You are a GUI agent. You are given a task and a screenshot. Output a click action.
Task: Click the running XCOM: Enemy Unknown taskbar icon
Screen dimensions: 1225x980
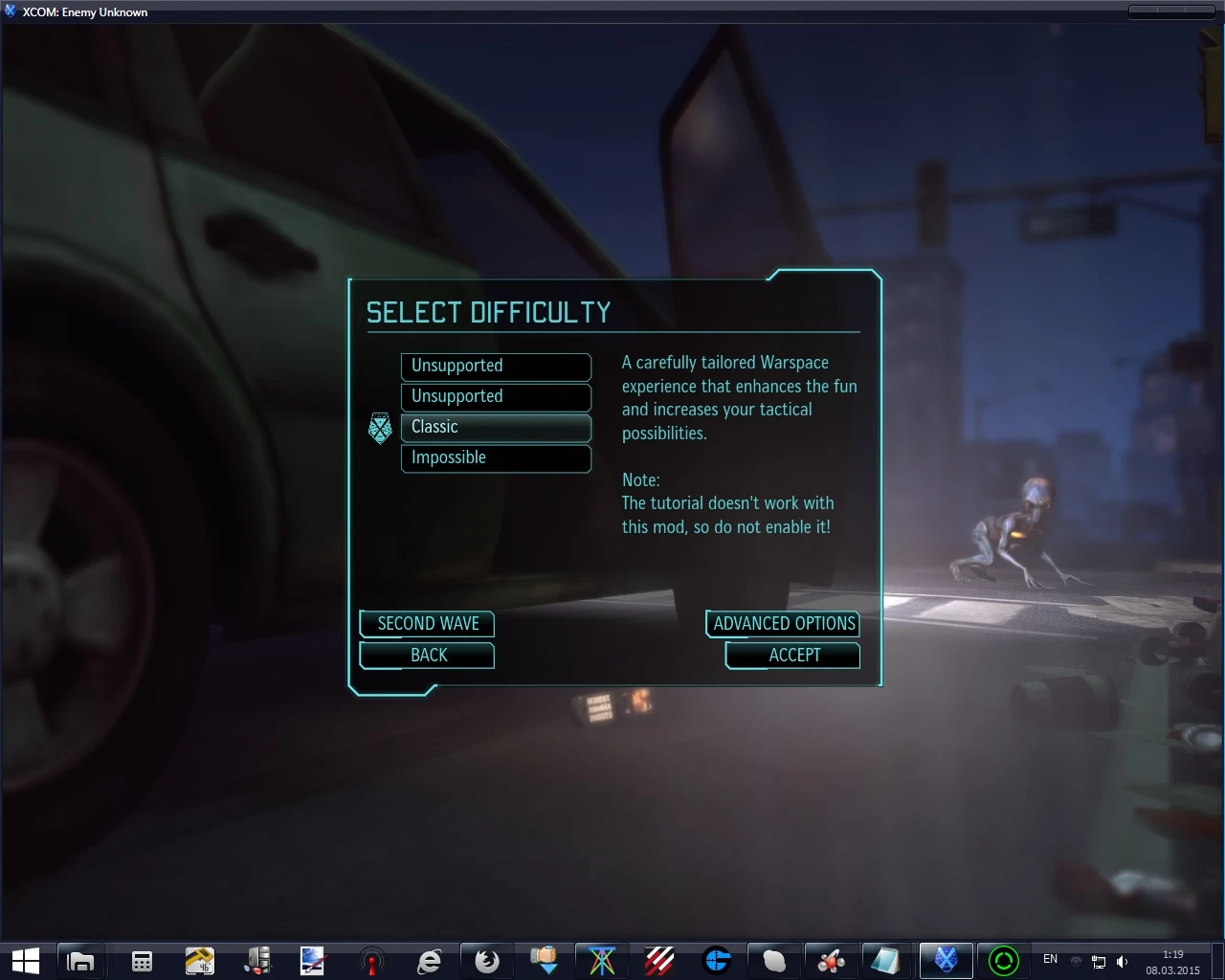[946, 960]
